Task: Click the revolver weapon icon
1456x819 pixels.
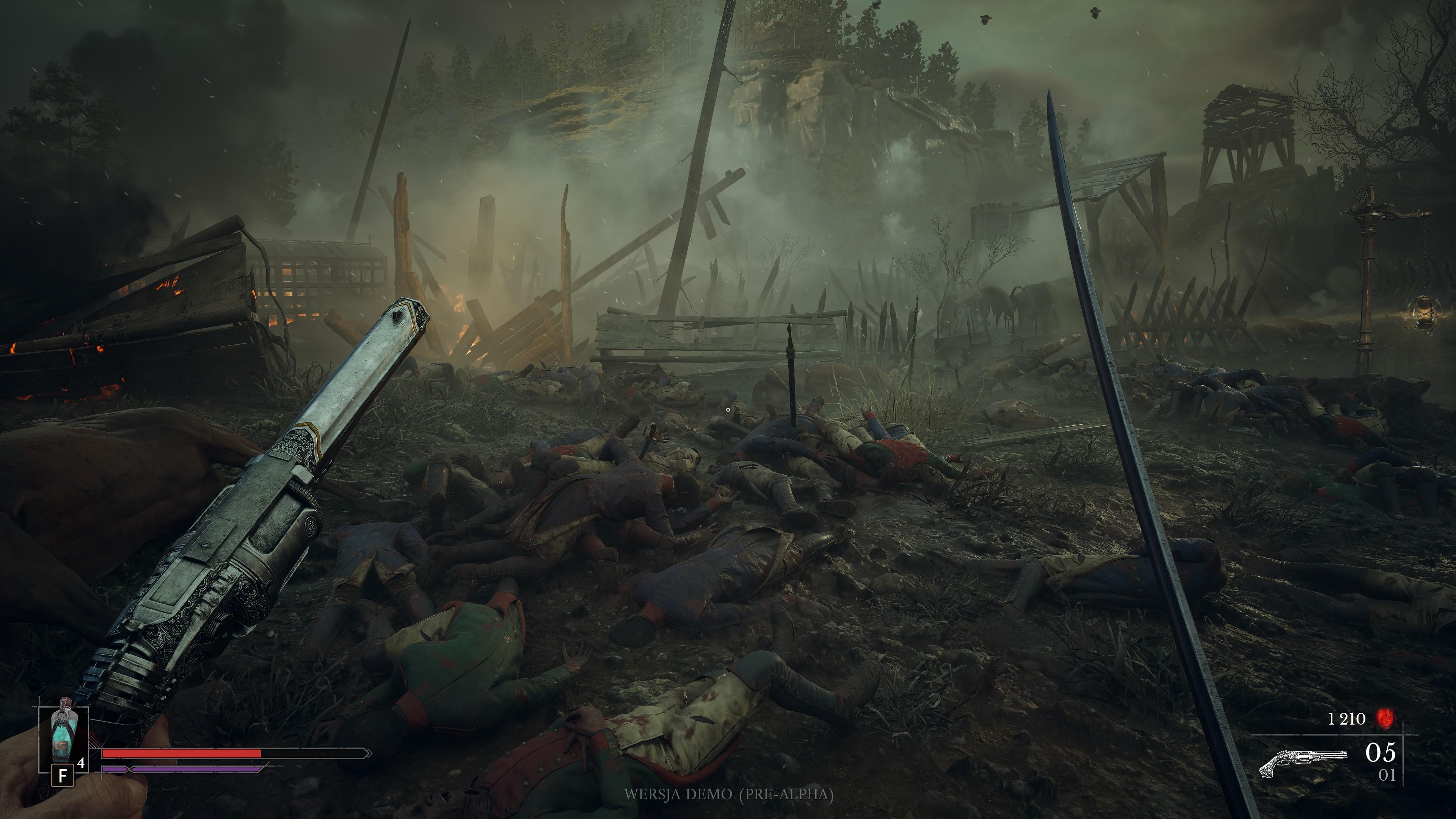Action: click(x=1303, y=761)
